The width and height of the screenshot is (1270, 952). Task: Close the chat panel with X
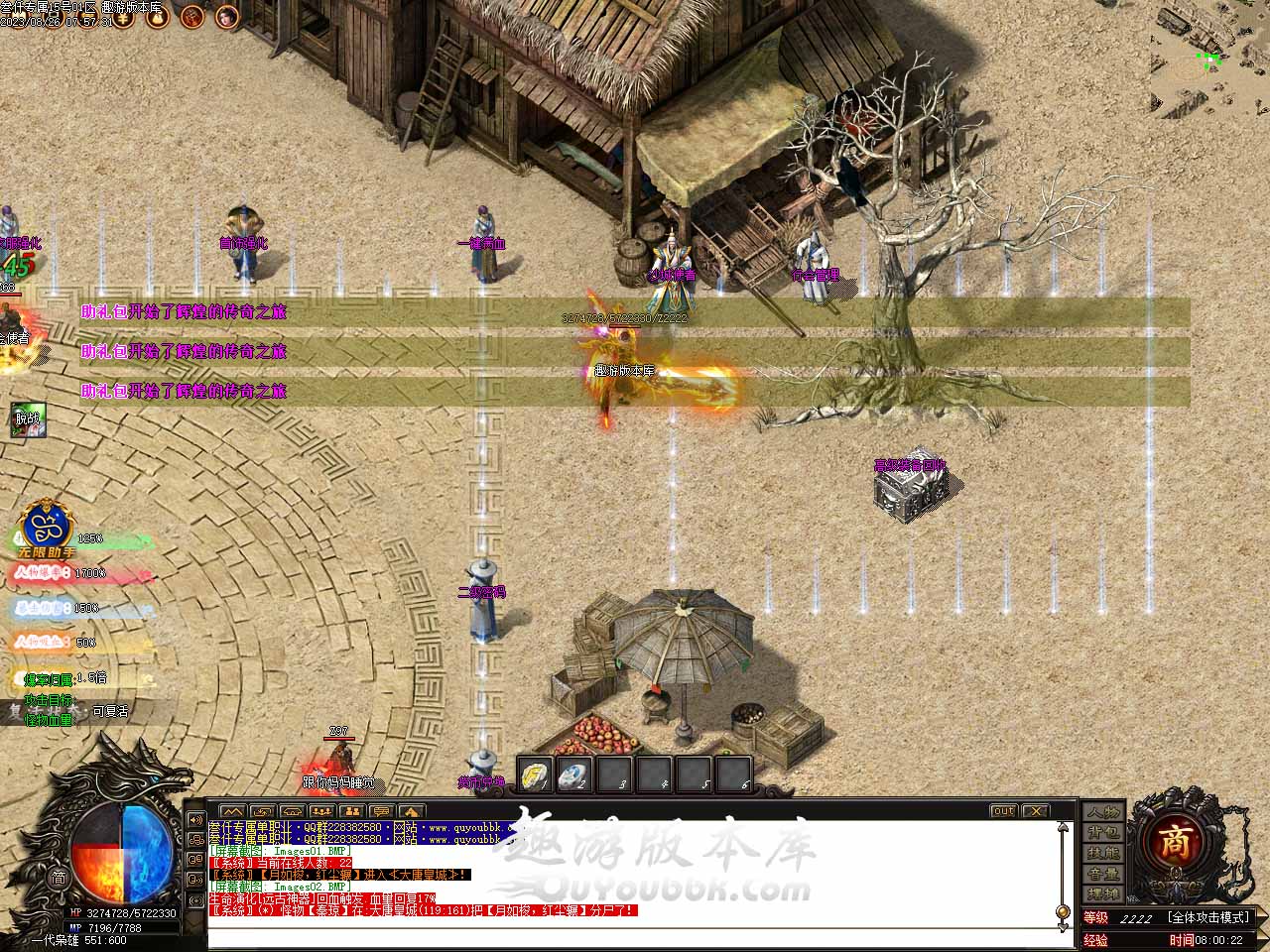point(1035,811)
